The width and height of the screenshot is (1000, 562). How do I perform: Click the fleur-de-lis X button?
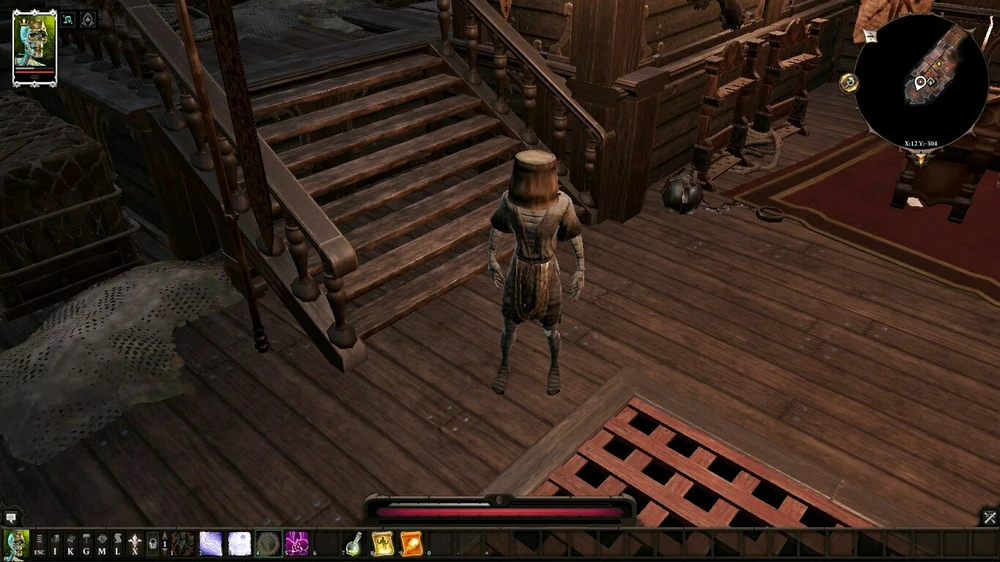[x=134, y=544]
